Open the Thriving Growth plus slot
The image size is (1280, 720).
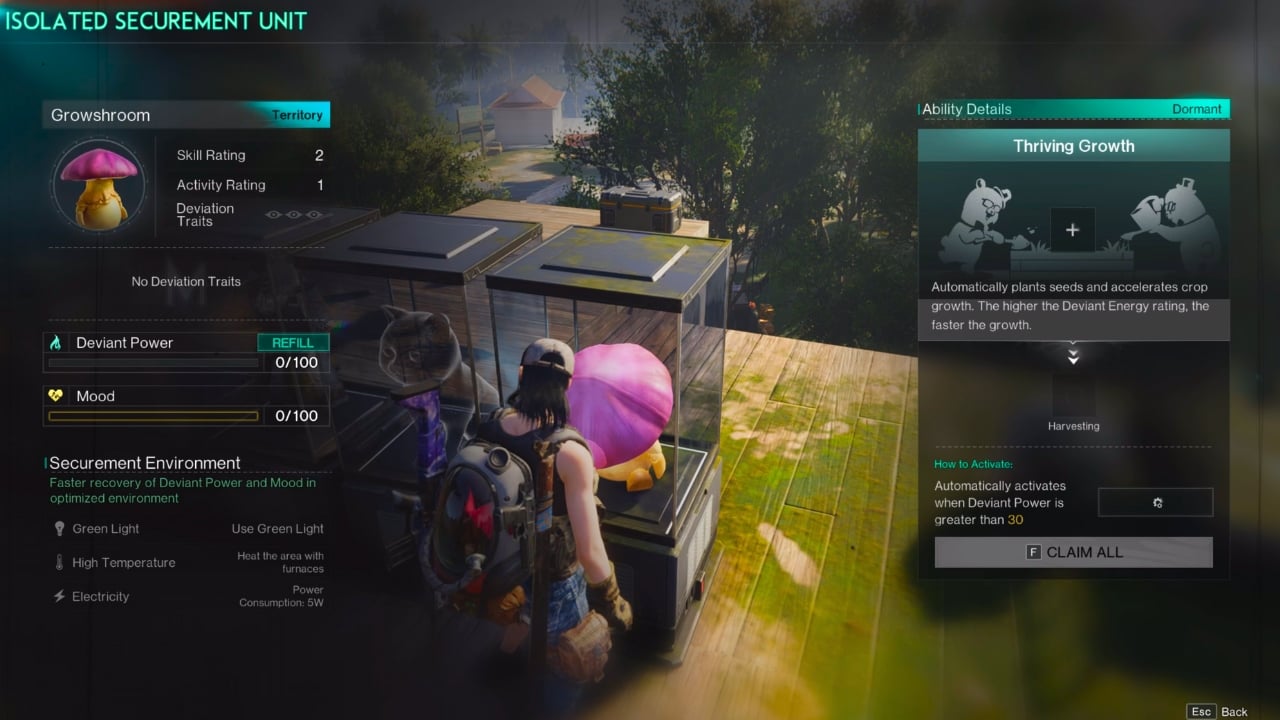point(1072,230)
